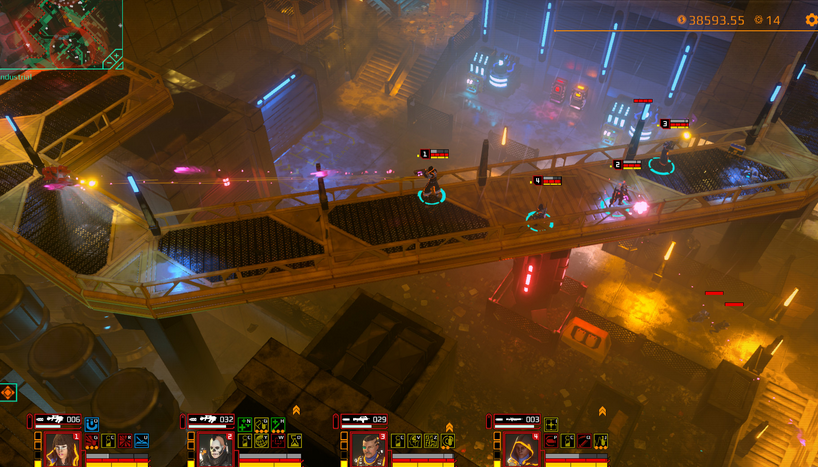Select the skull-faced agent 2 portrait
Image resolution: width=818 pixels, height=467 pixels.
[214, 449]
